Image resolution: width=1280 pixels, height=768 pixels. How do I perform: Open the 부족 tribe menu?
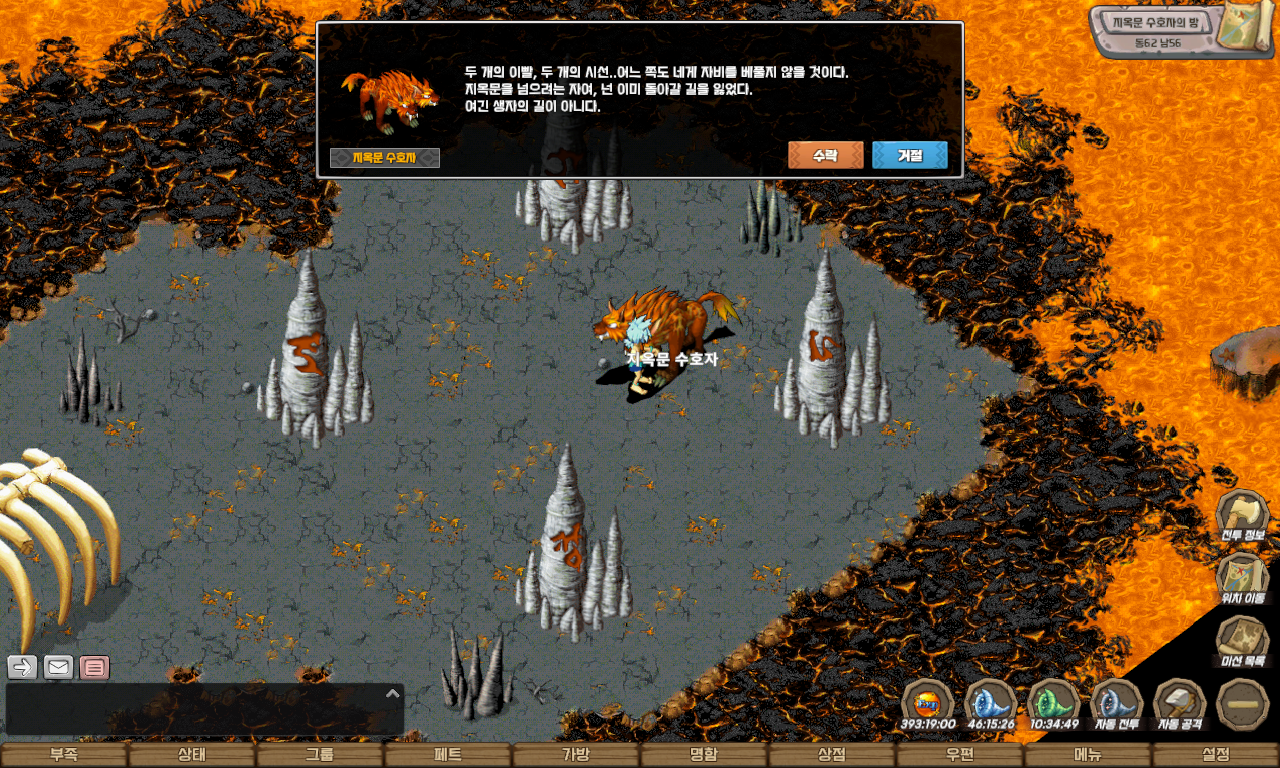pos(64,756)
